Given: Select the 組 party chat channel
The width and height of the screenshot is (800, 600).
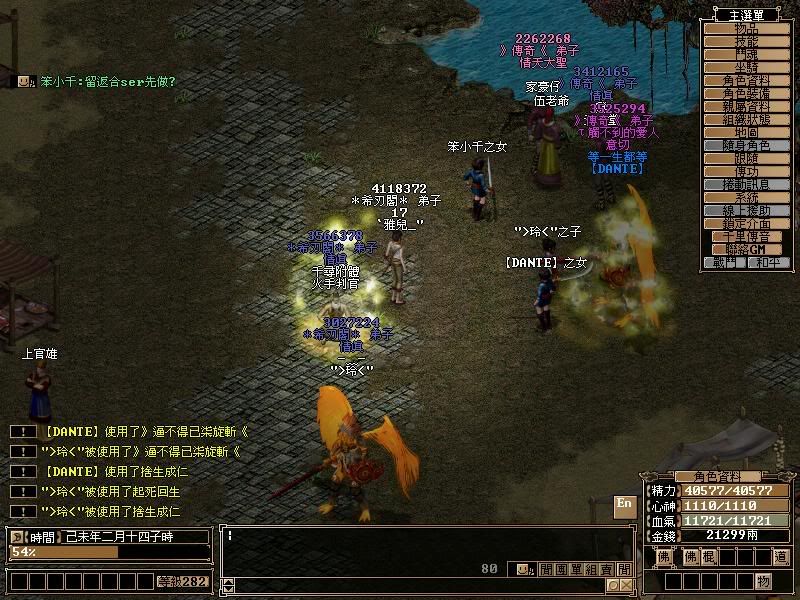Looking at the screenshot, I should tap(591, 569).
